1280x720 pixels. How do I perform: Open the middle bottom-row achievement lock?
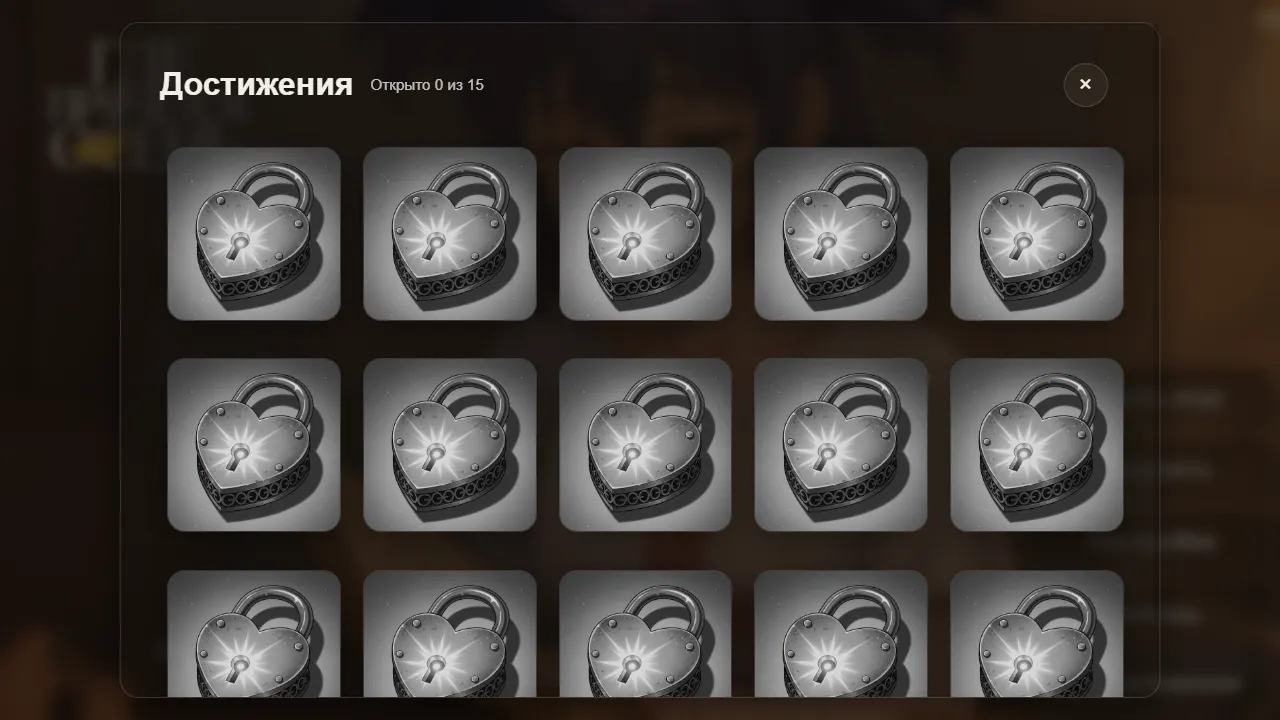[646, 640]
